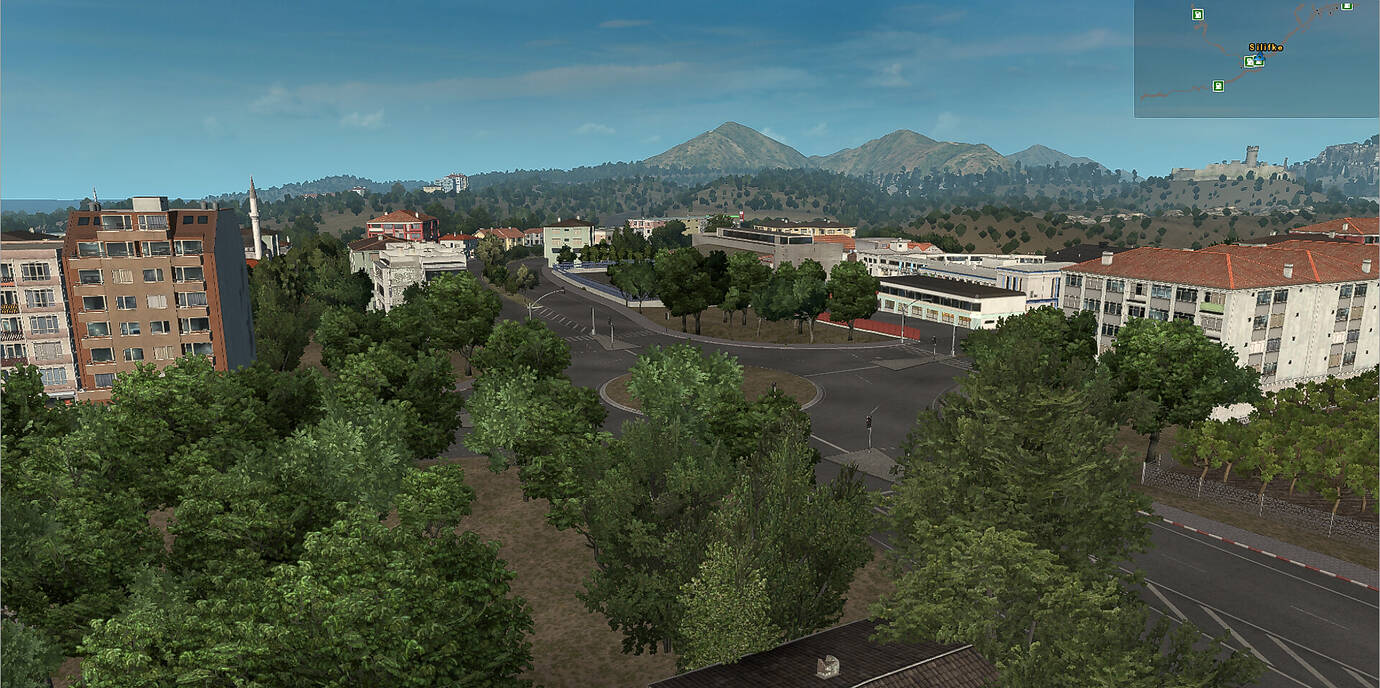Viewport: 1380px width, 688px height.
Task: Click the lowest green marker on the minimap
Action: pos(1218,86)
